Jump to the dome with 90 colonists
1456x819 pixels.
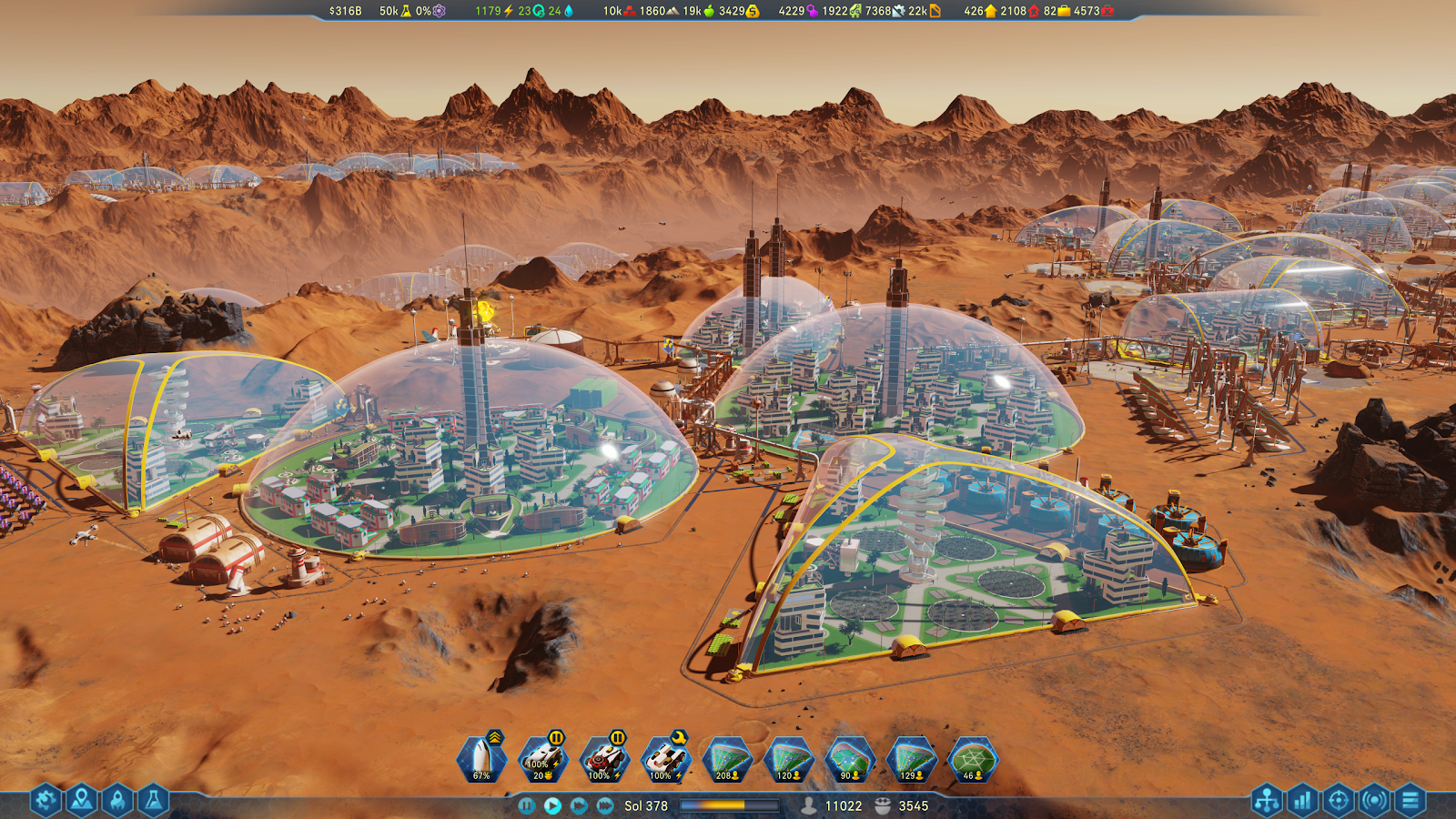(x=850, y=758)
